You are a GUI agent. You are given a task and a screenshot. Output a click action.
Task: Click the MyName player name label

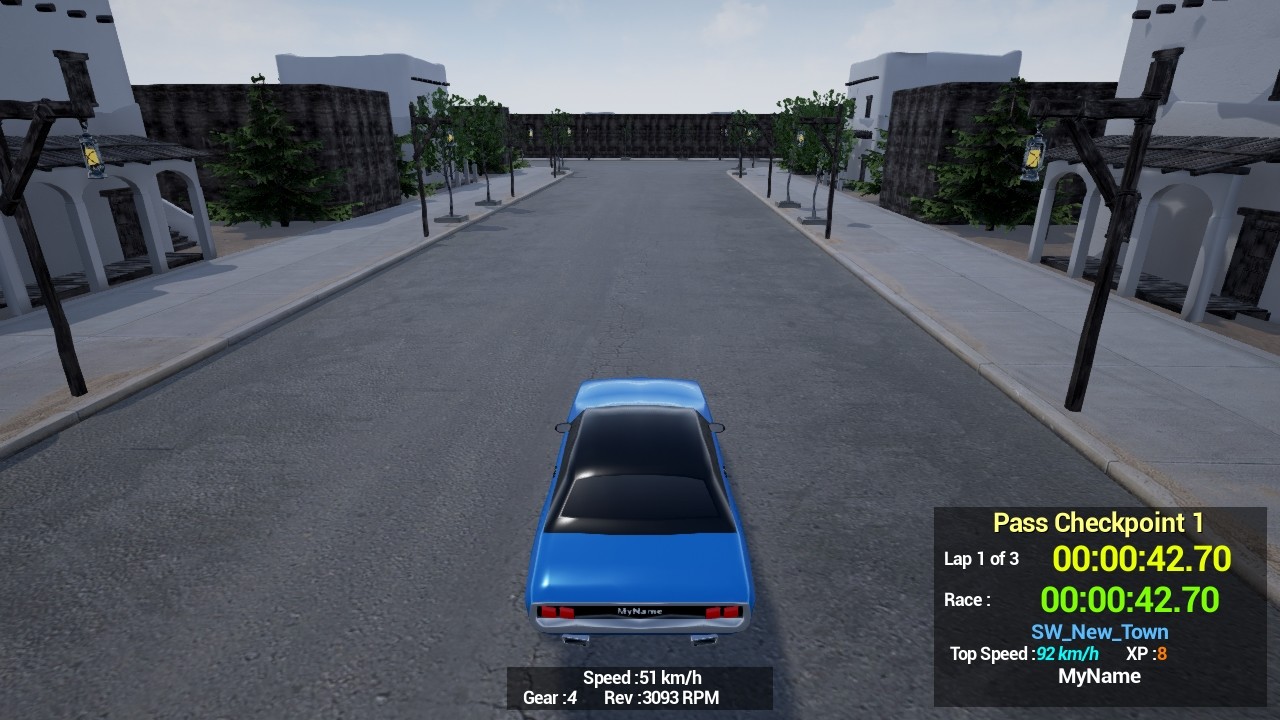1100,676
